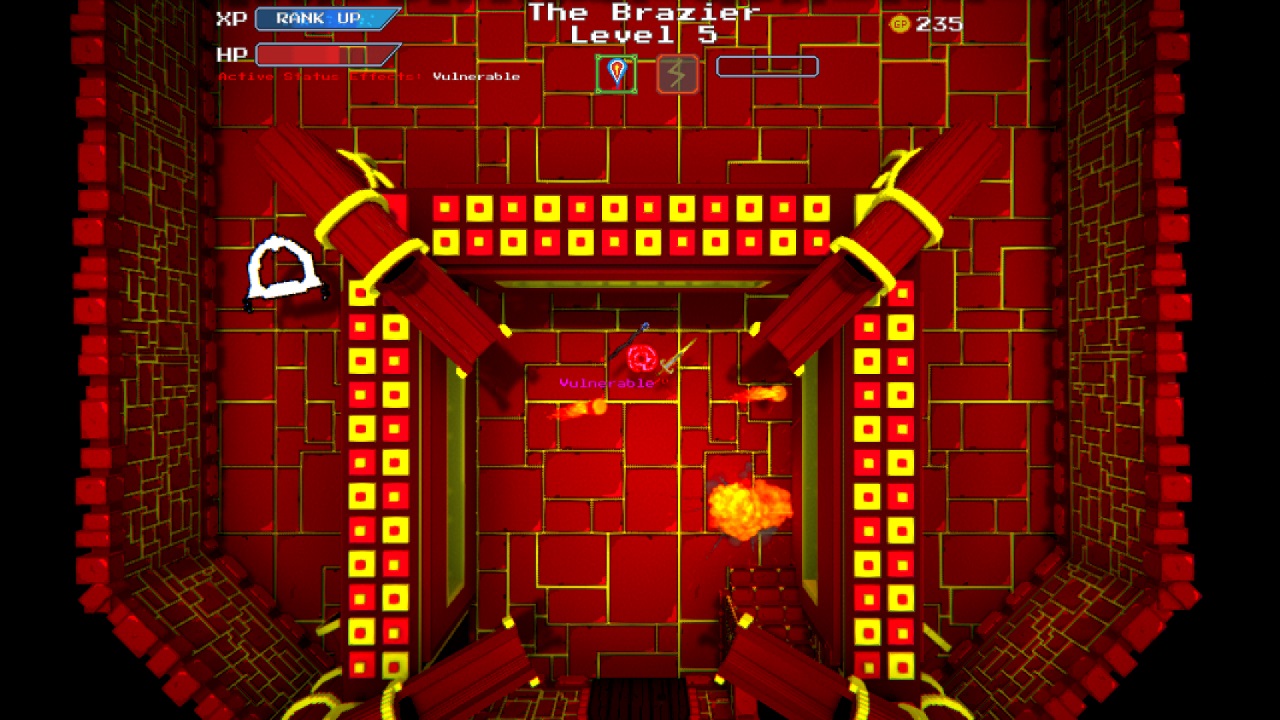Viewport: 1280px width, 720px height.
Task: Click the red HP bar fill
Action: pyautogui.click(x=300, y=55)
